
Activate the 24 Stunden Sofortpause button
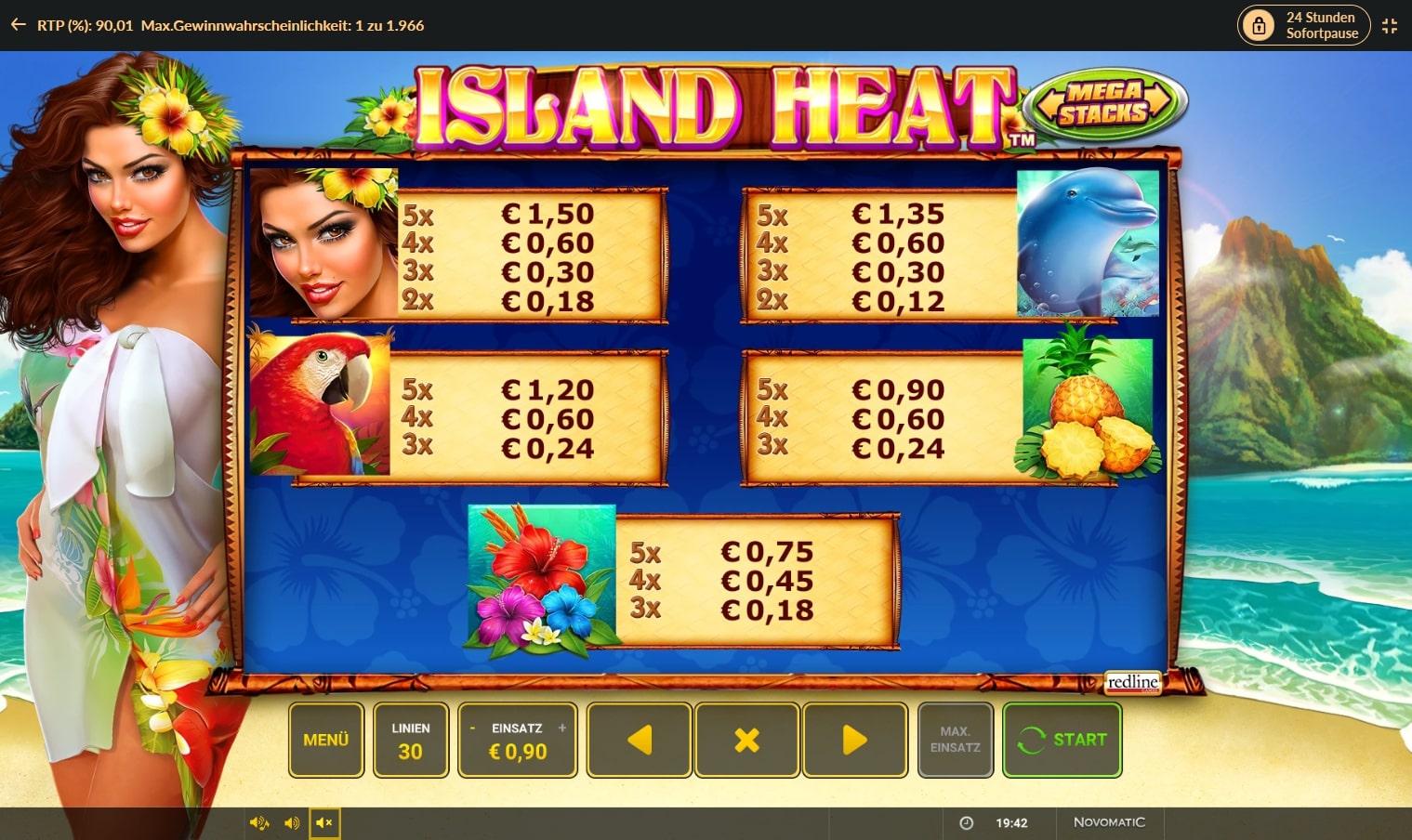pyautogui.click(x=1320, y=25)
